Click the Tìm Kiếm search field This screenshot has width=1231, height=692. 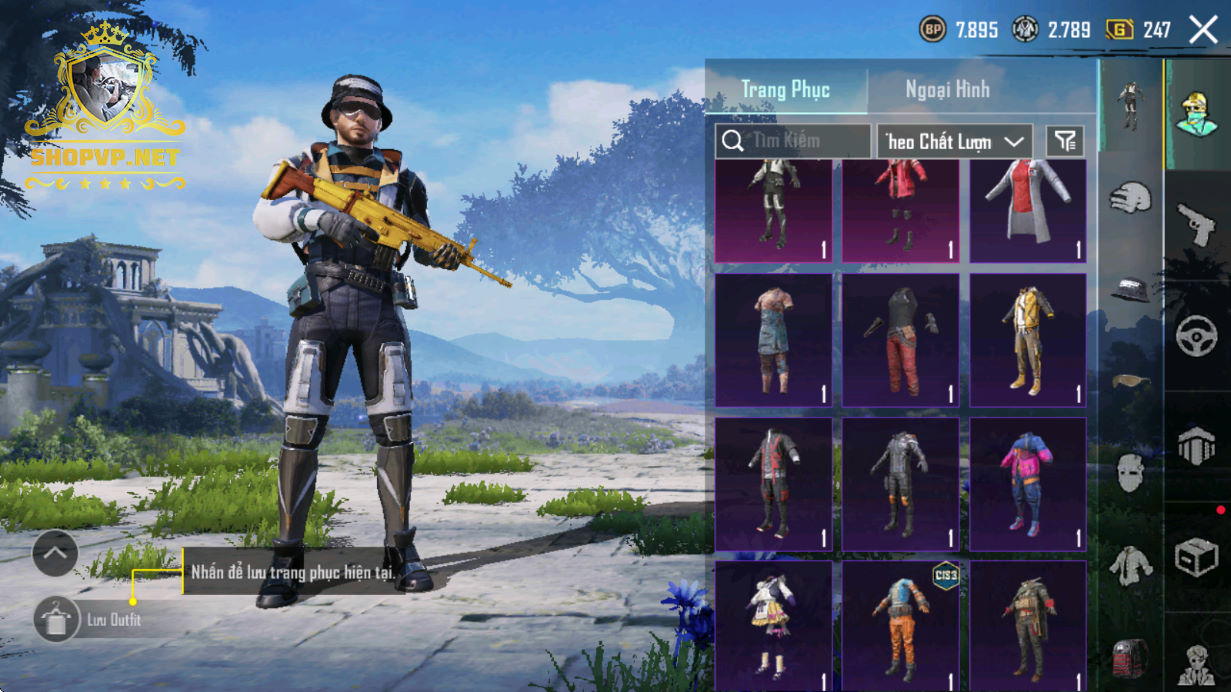(x=793, y=141)
